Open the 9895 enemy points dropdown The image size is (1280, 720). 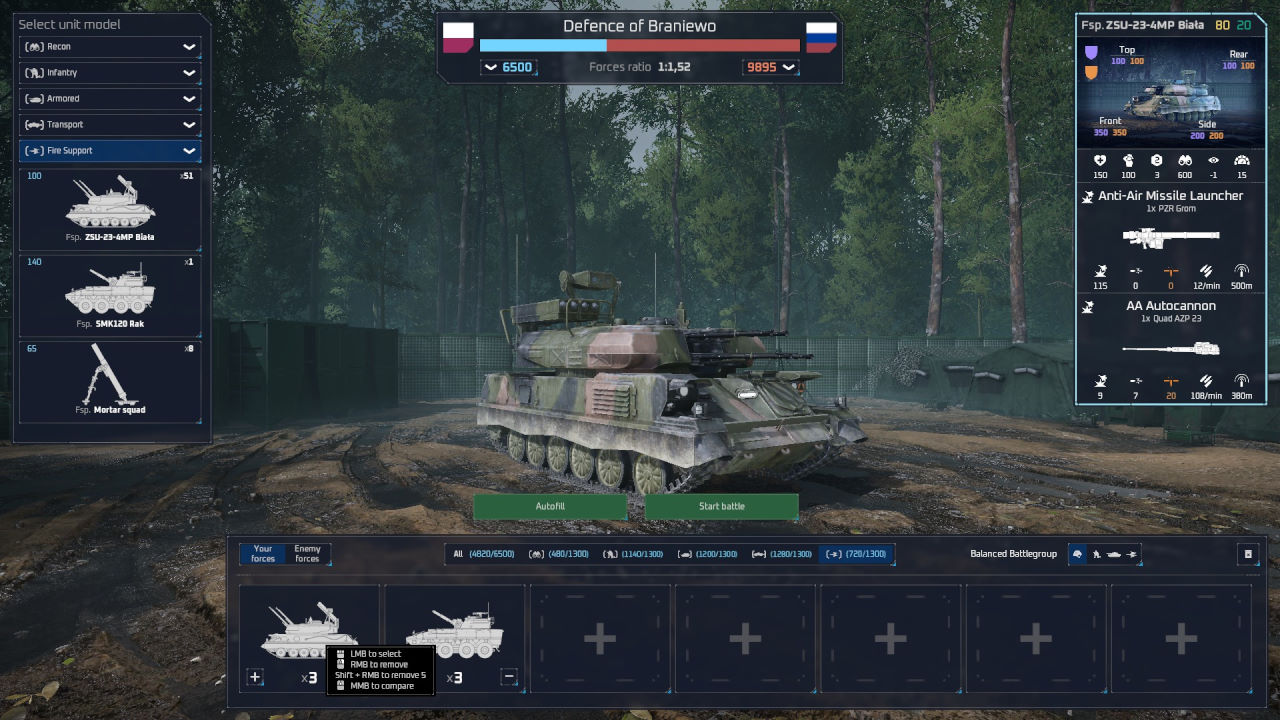(770, 67)
